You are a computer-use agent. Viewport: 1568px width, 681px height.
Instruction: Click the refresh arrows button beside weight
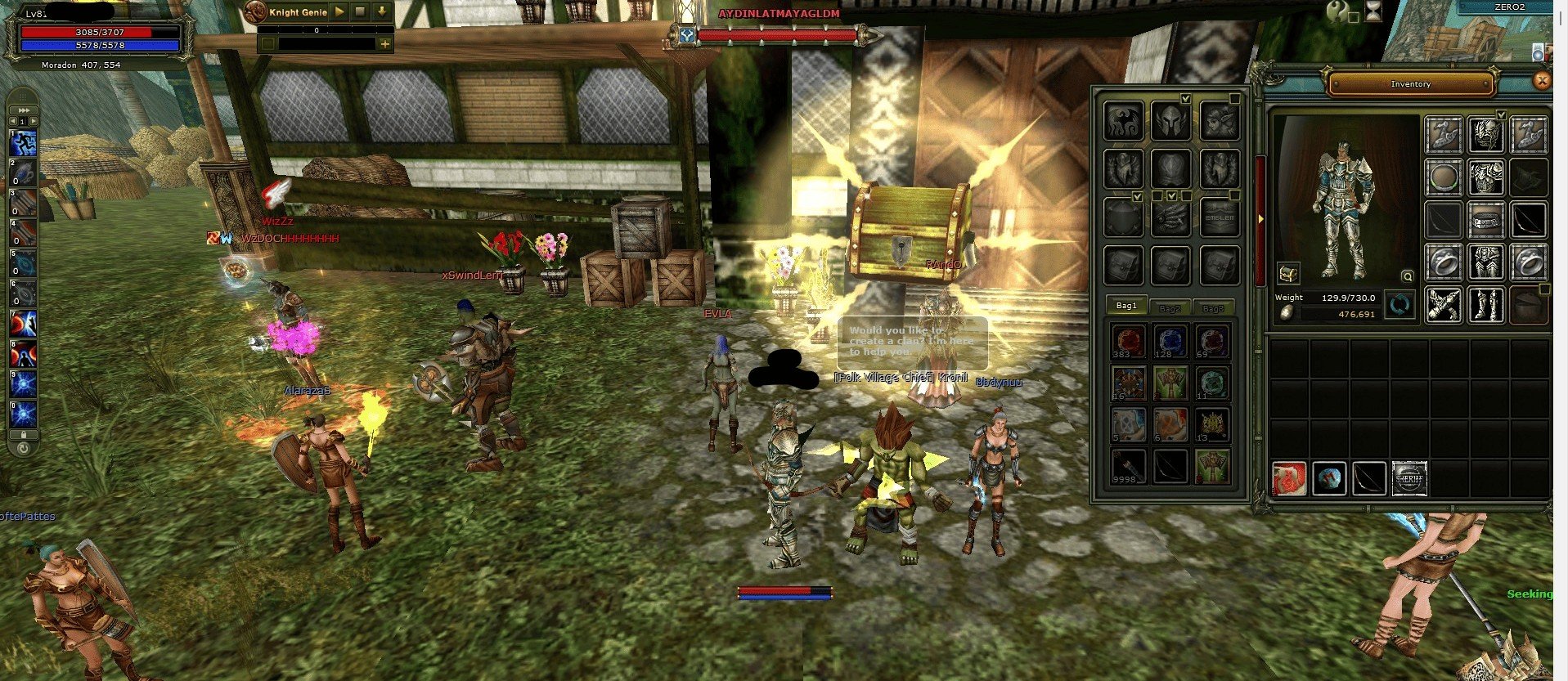pyautogui.click(x=1400, y=306)
